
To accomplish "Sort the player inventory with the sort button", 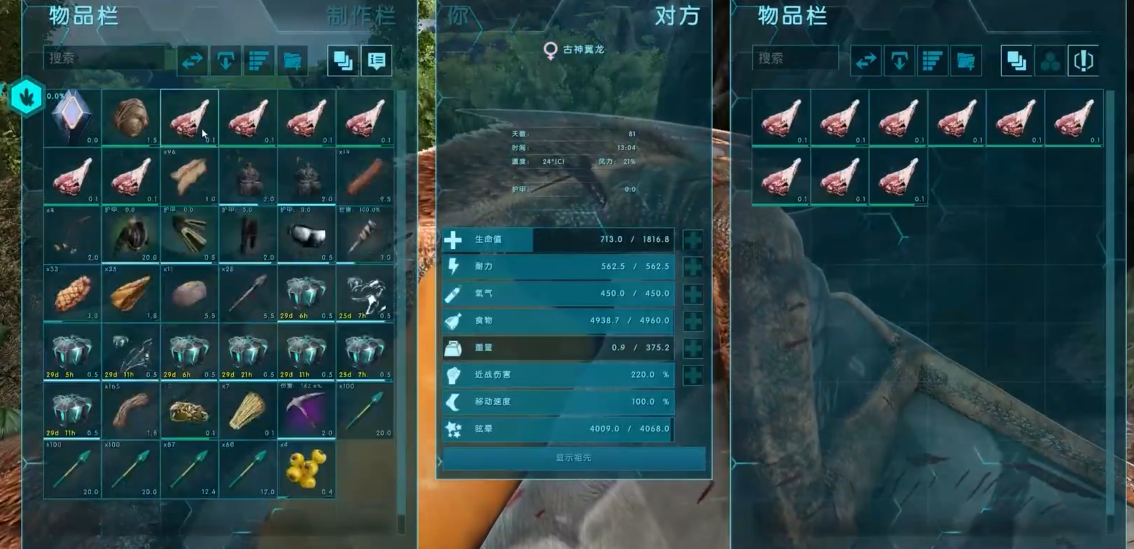I will (260, 61).
